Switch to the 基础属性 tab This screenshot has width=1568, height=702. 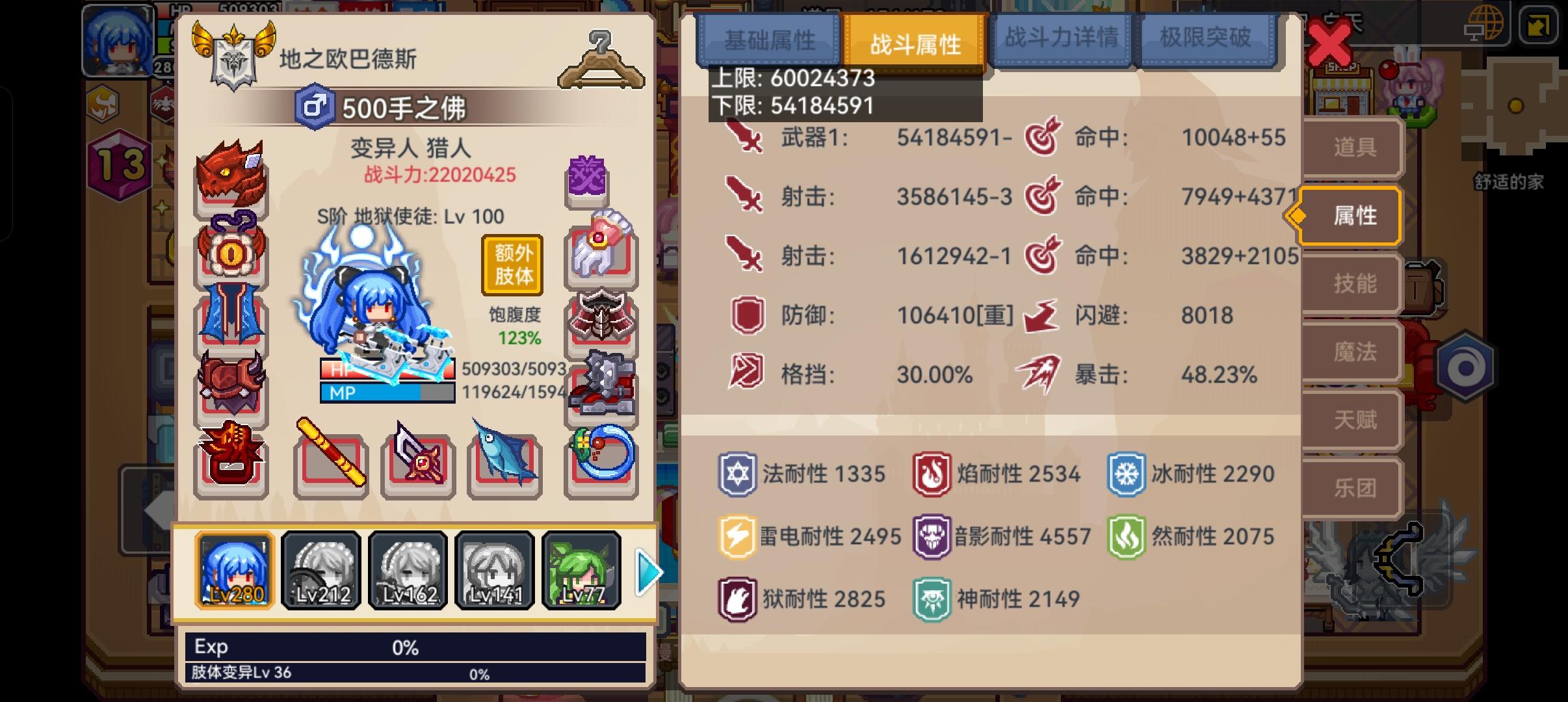tap(769, 40)
